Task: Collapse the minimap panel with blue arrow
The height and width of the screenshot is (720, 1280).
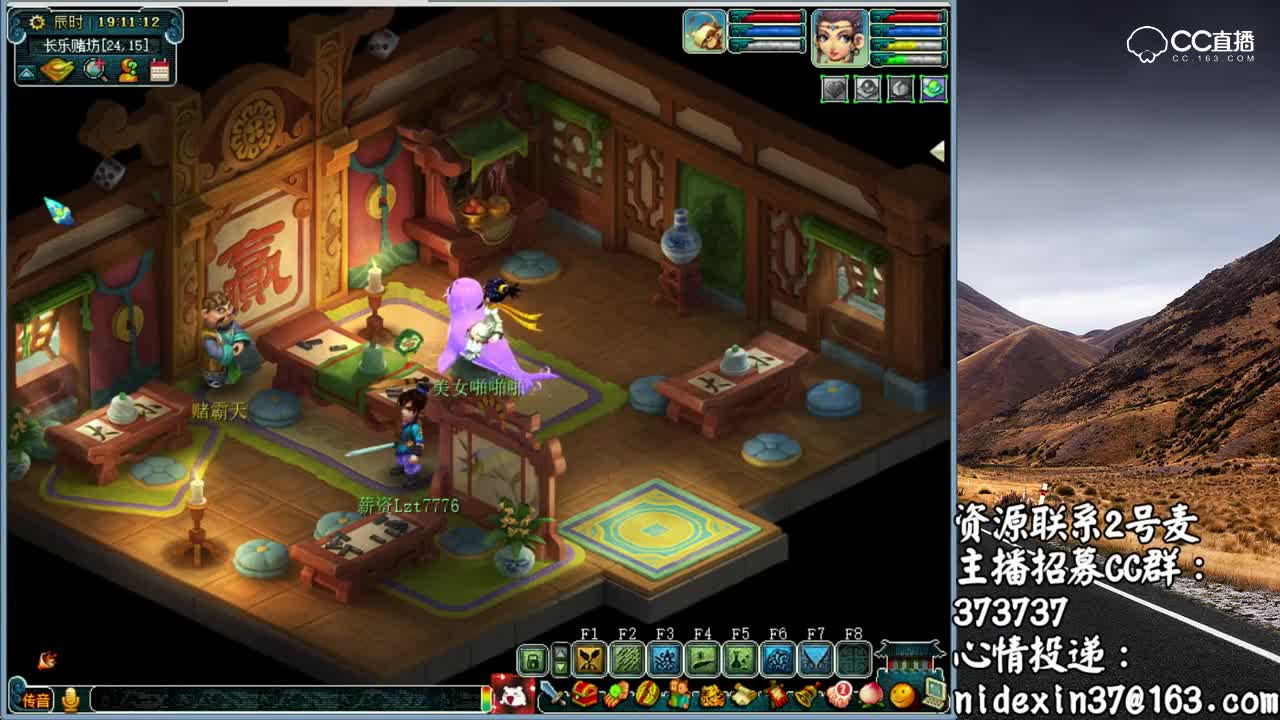Action: (x=25, y=73)
